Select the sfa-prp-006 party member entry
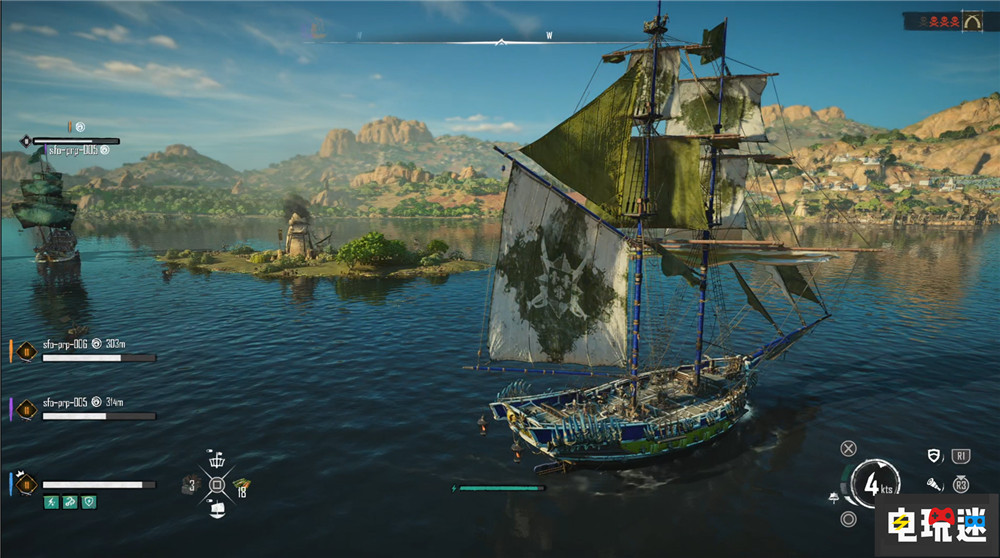The image size is (1000, 558). coord(70,344)
